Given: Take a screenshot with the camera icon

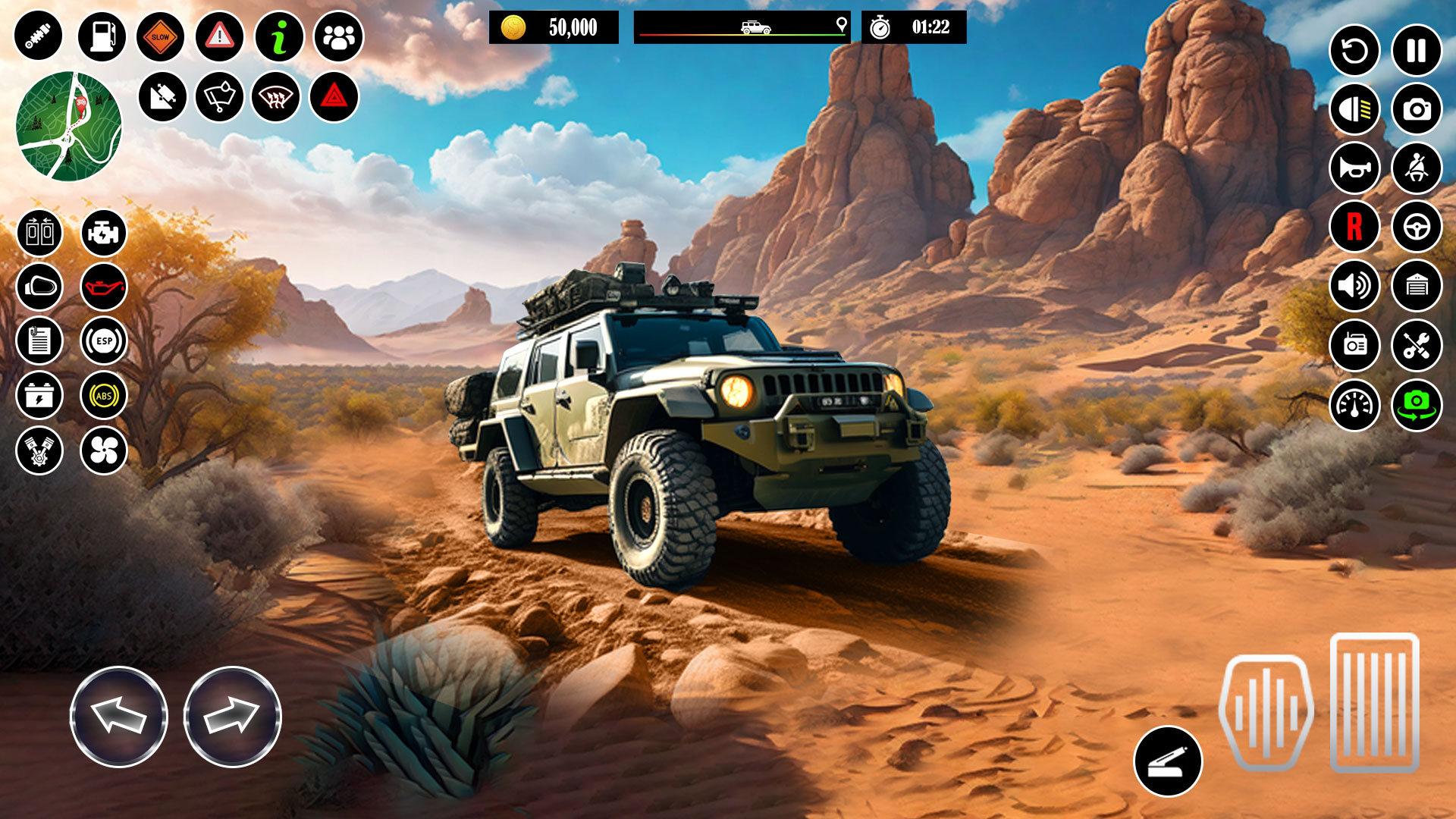Looking at the screenshot, I should [1416, 109].
